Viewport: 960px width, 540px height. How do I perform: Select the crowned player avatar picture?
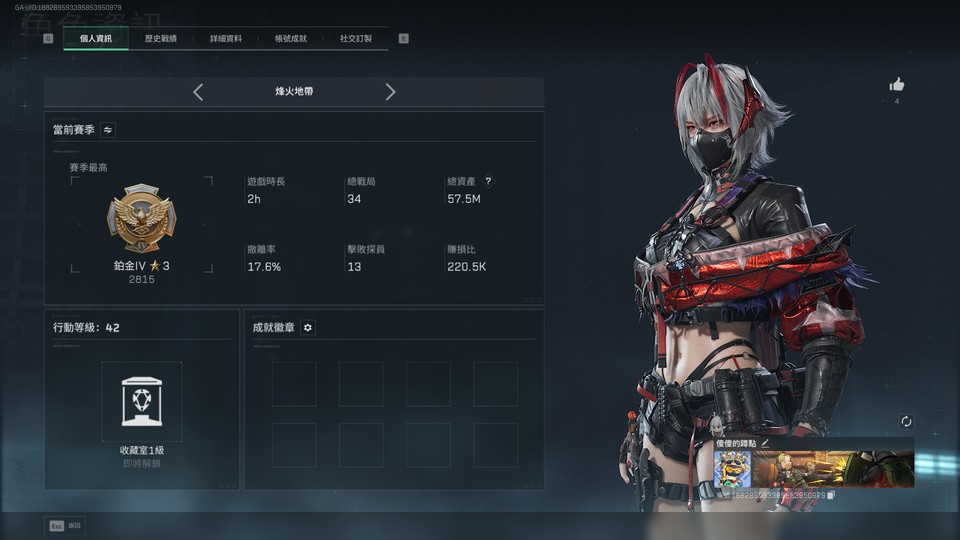tap(732, 469)
